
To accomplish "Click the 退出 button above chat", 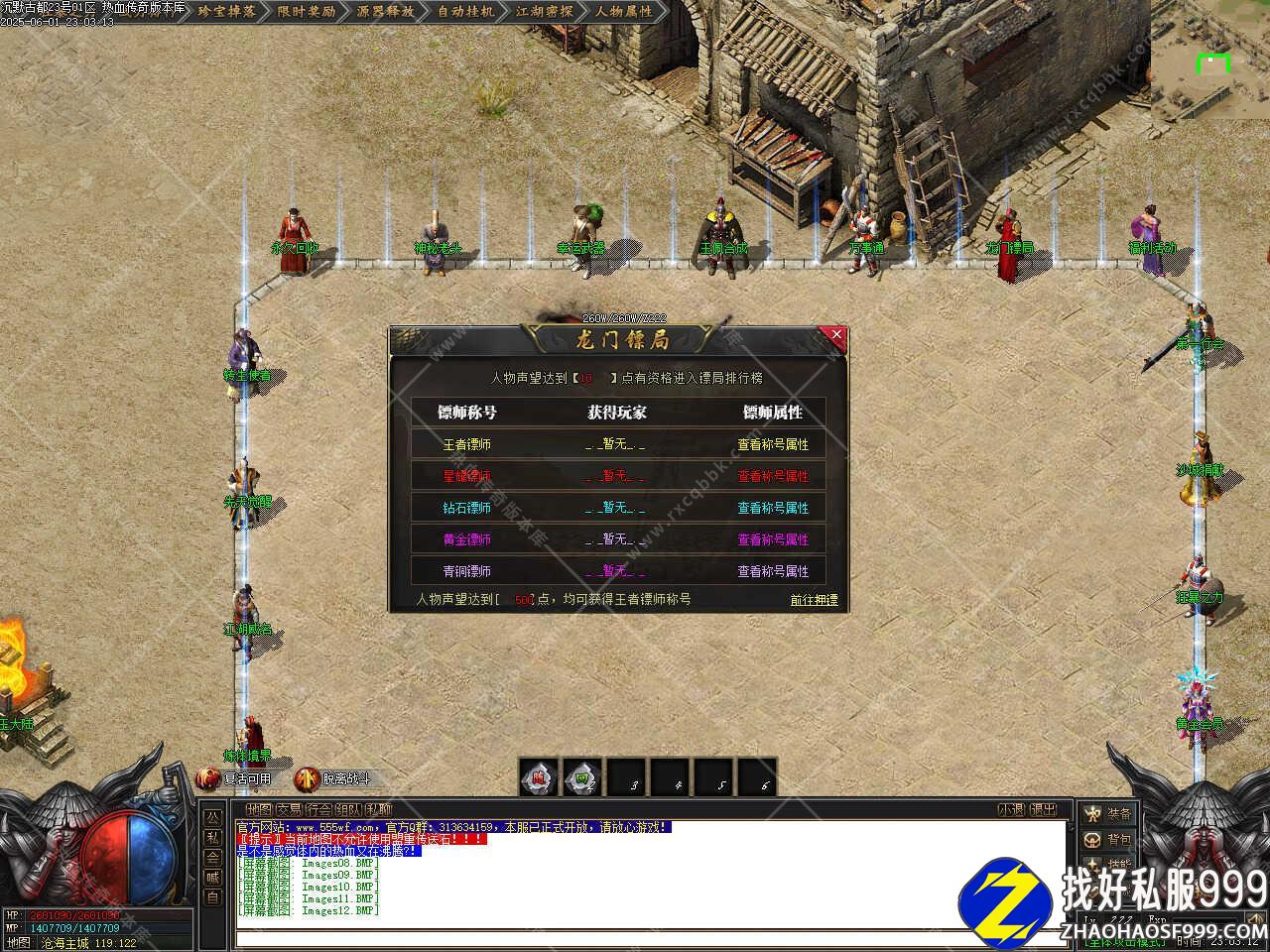I will pos(1043,810).
